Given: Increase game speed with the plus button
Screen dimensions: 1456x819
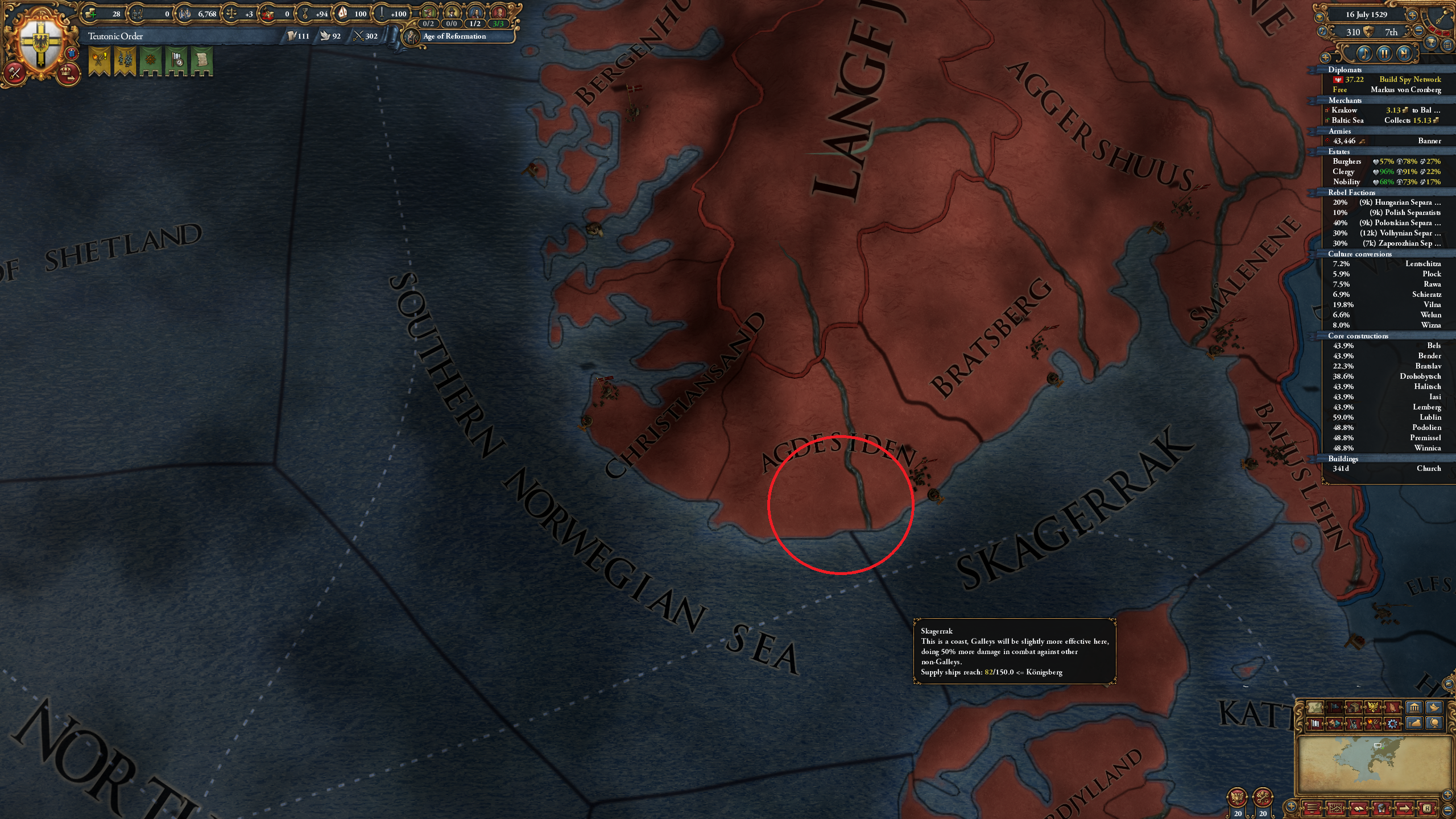Looking at the screenshot, I should [x=1412, y=15].
